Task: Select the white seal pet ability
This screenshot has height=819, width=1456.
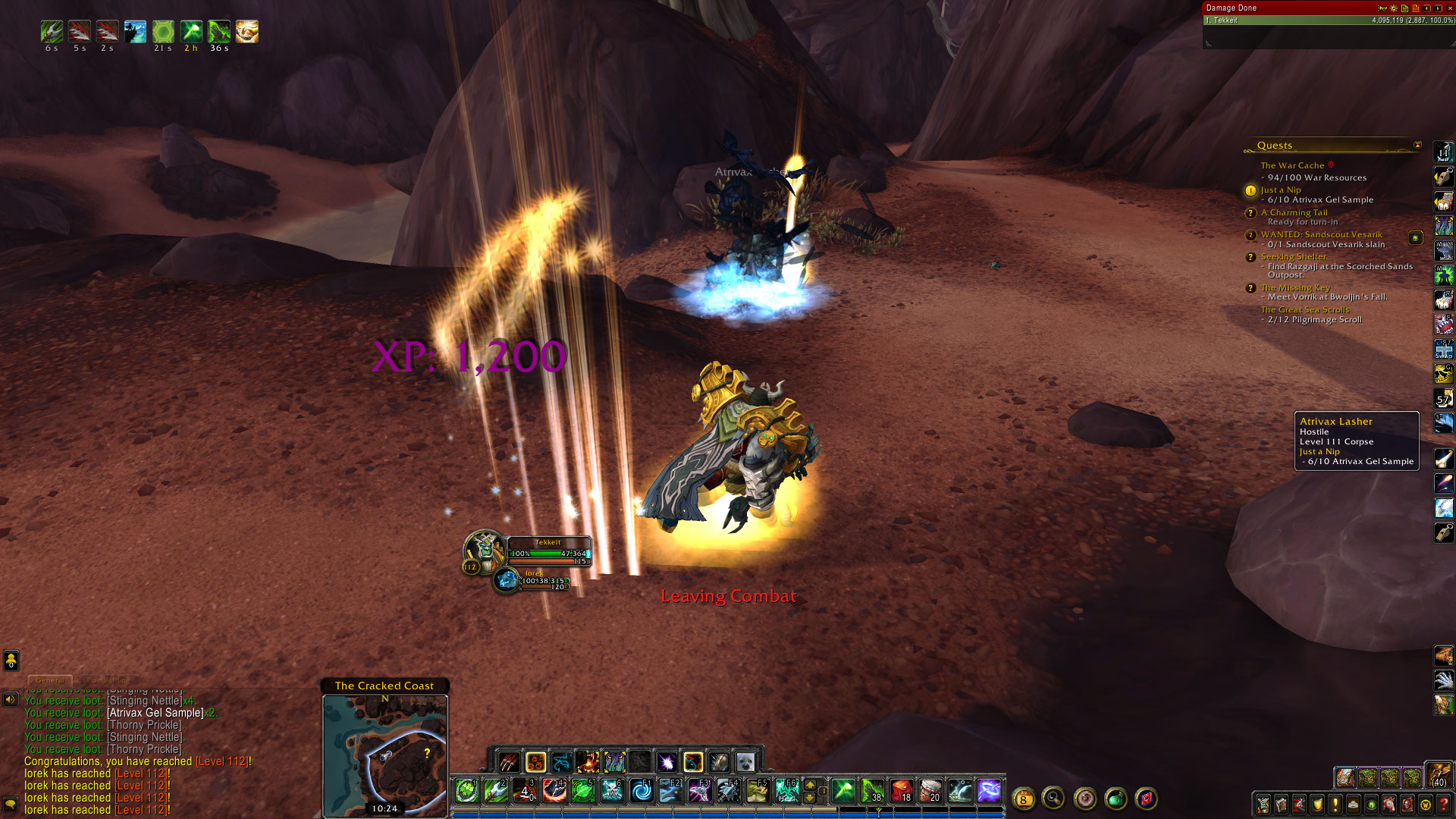Action: (x=745, y=761)
